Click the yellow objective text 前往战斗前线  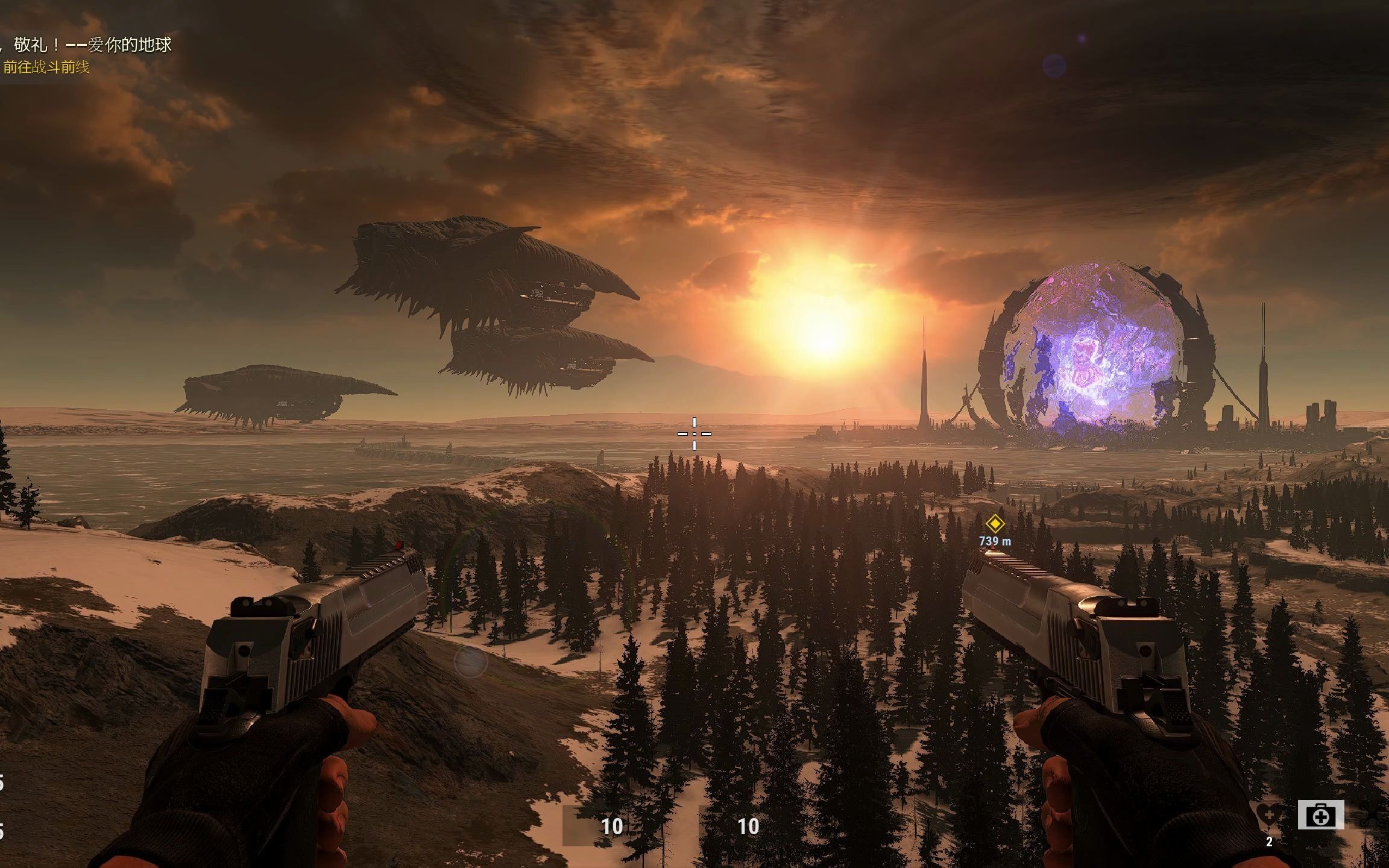[46, 67]
